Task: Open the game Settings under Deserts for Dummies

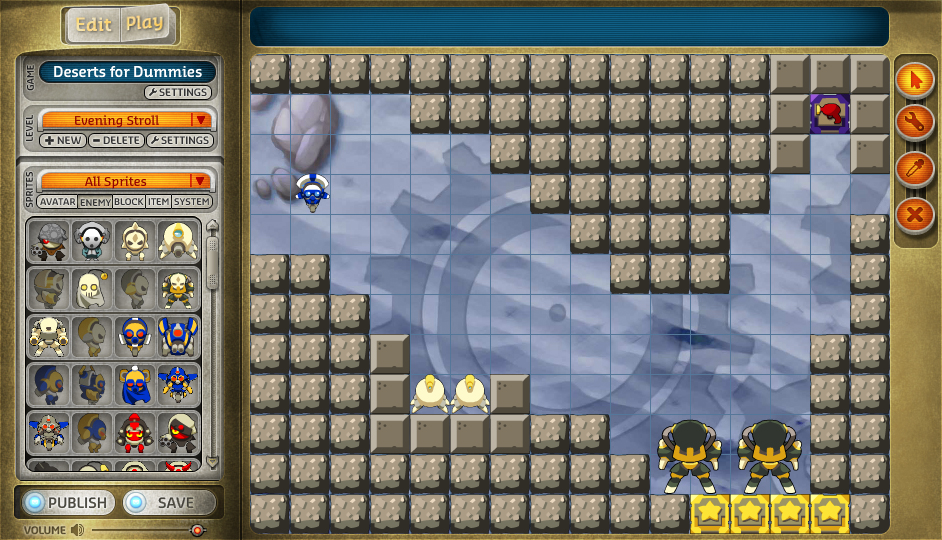Action: click(x=178, y=93)
